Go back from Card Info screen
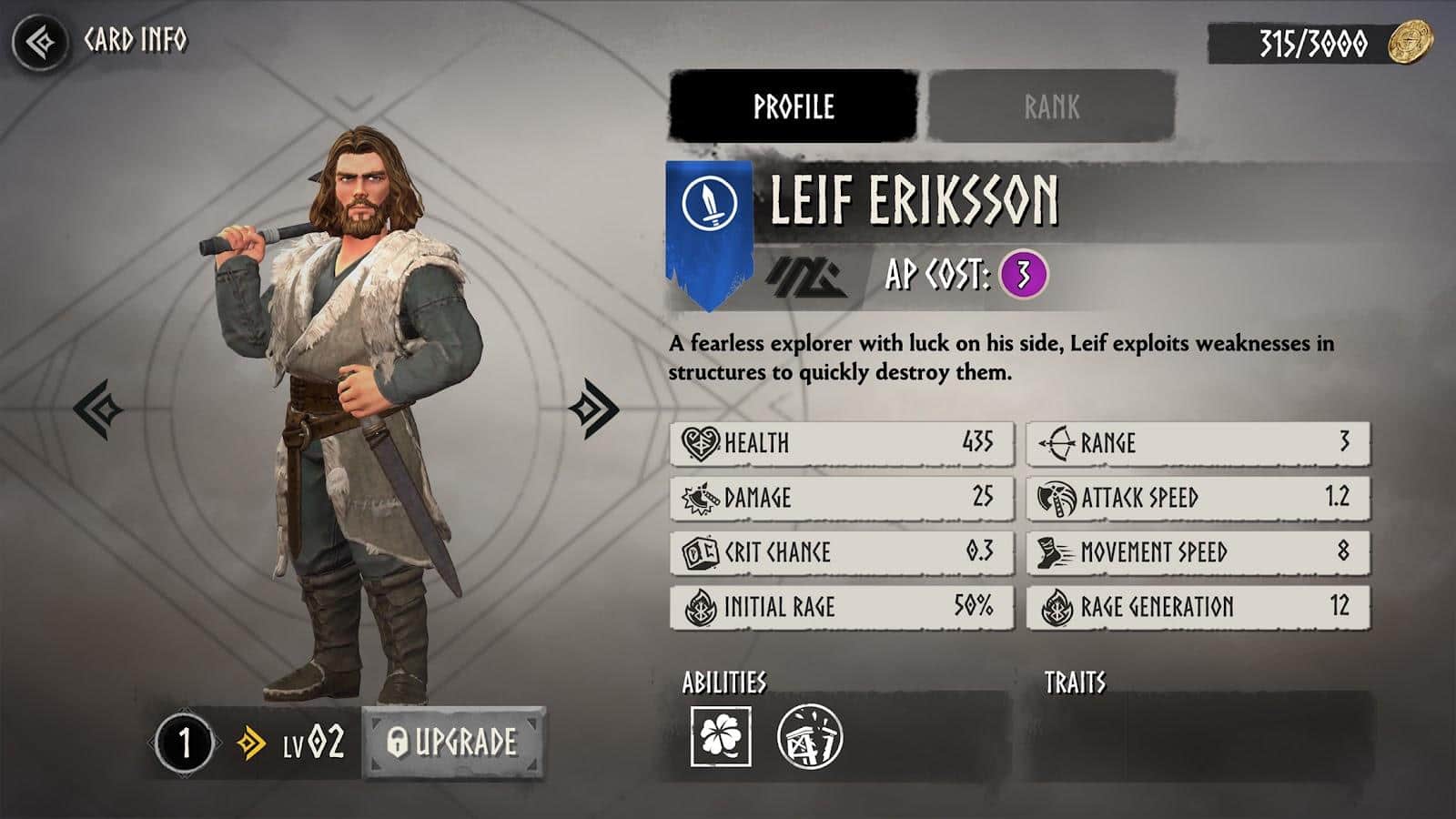This screenshot has height=819, width=1456. pos(40,42)
